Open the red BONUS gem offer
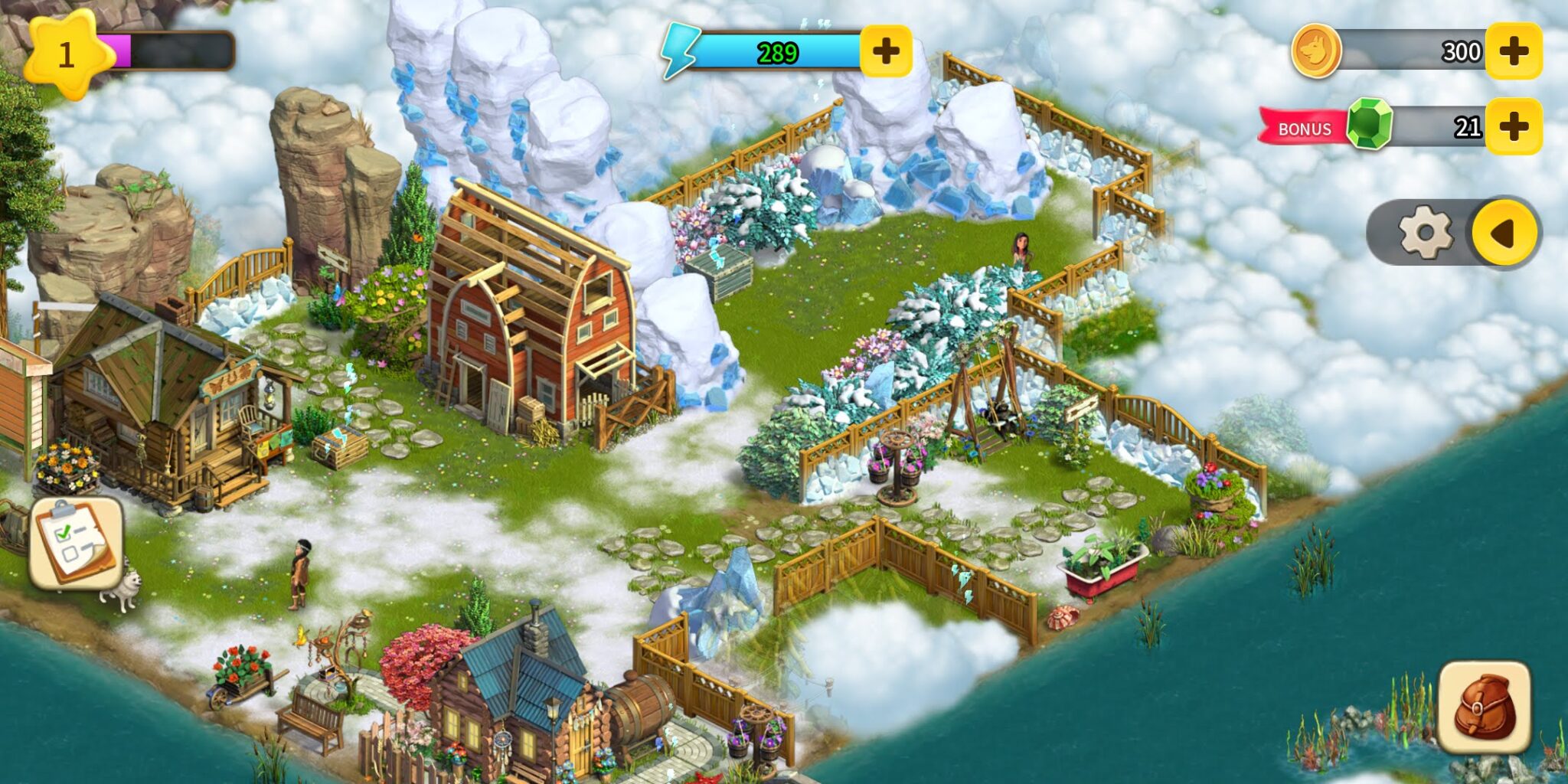The height and width of the screenshot is (784, 1568). tap(1304, 128)
